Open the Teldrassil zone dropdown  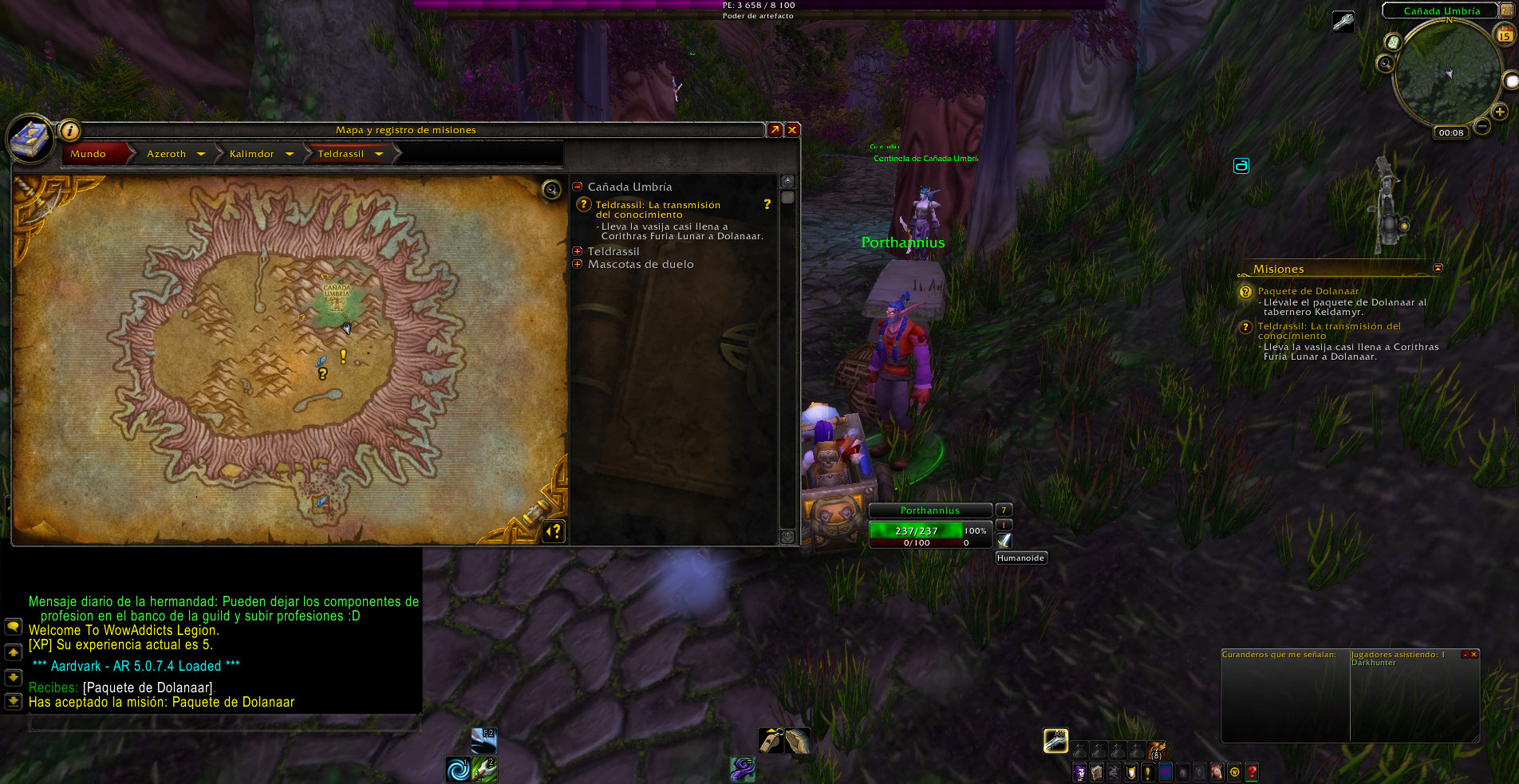(x=379, y=154)
